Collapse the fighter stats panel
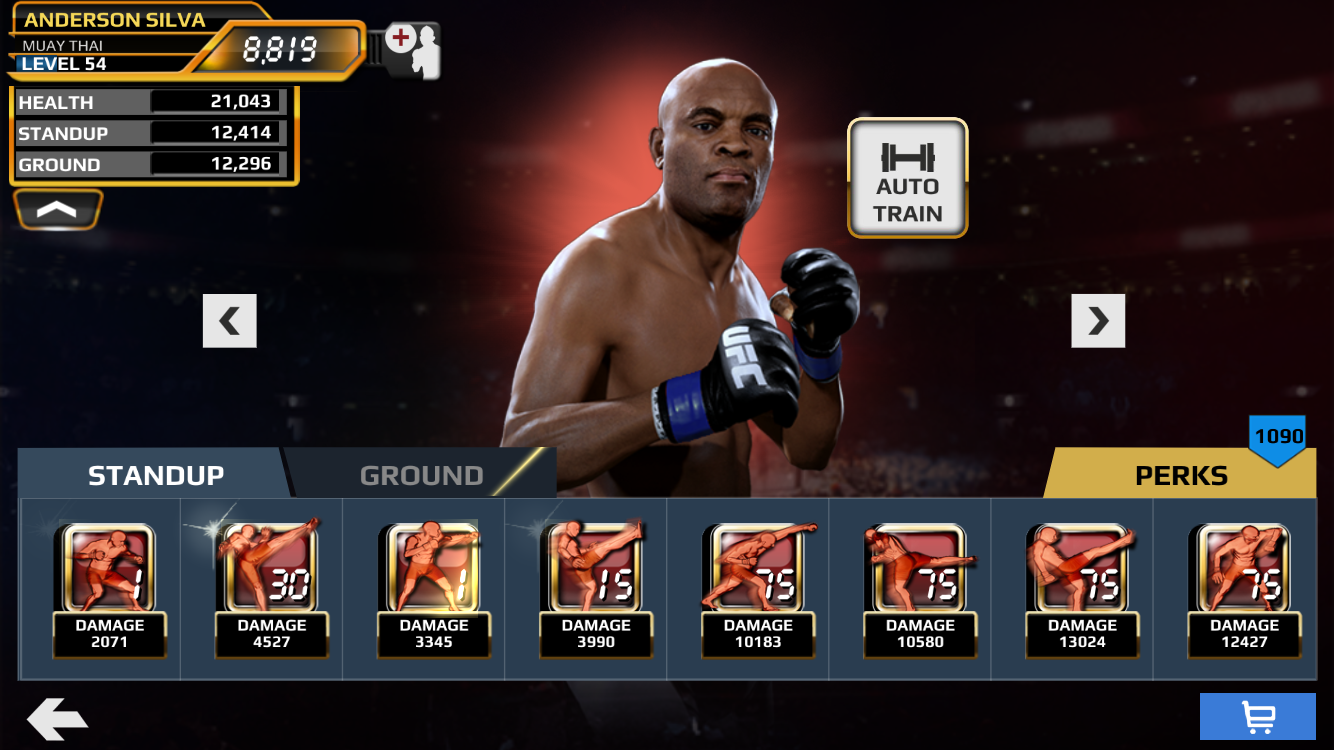This screenshot has height=750, width=1334. (58, 209)
